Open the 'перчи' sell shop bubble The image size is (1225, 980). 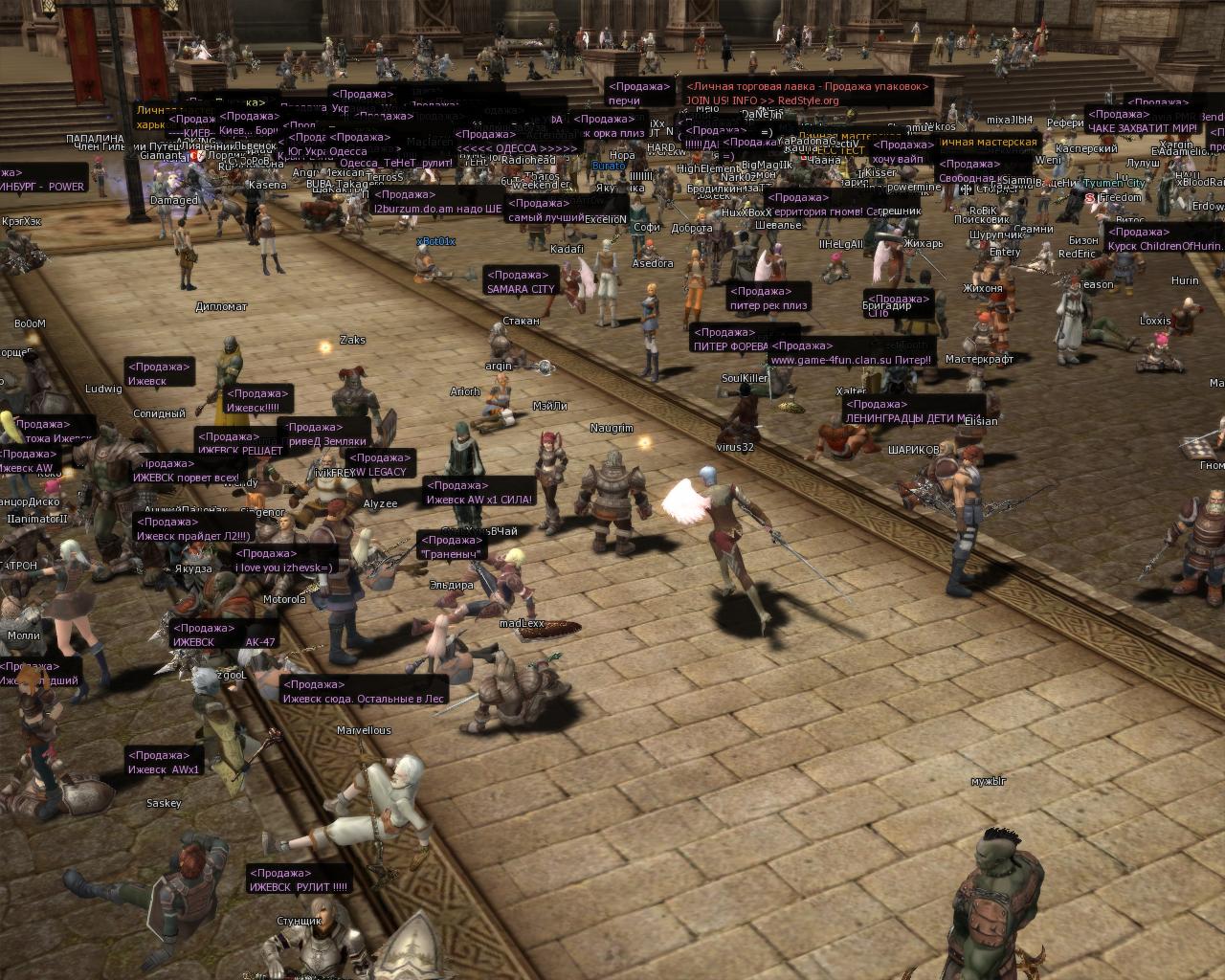[639, 93]
